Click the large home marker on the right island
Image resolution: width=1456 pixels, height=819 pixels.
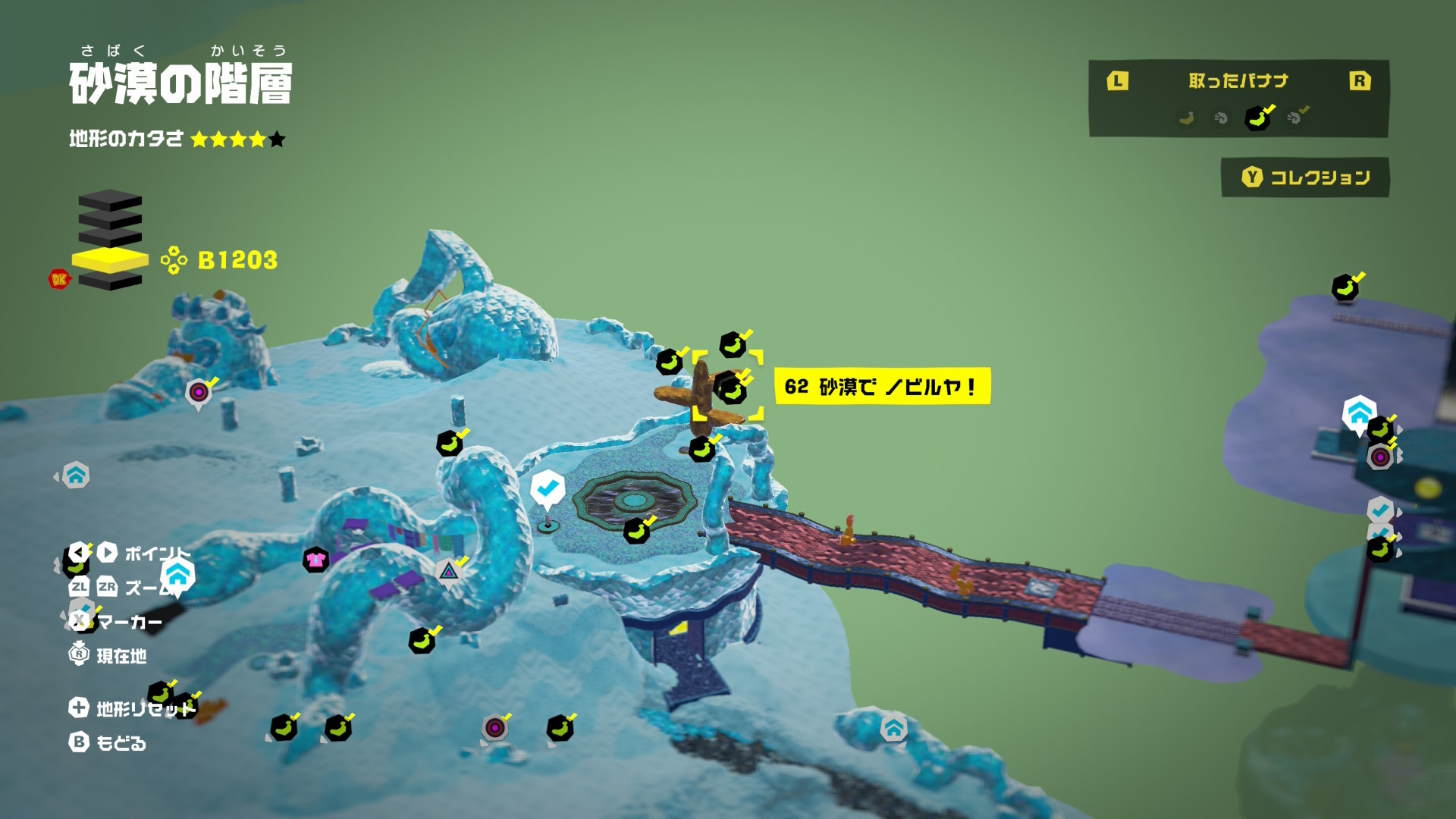(1359, 413)
